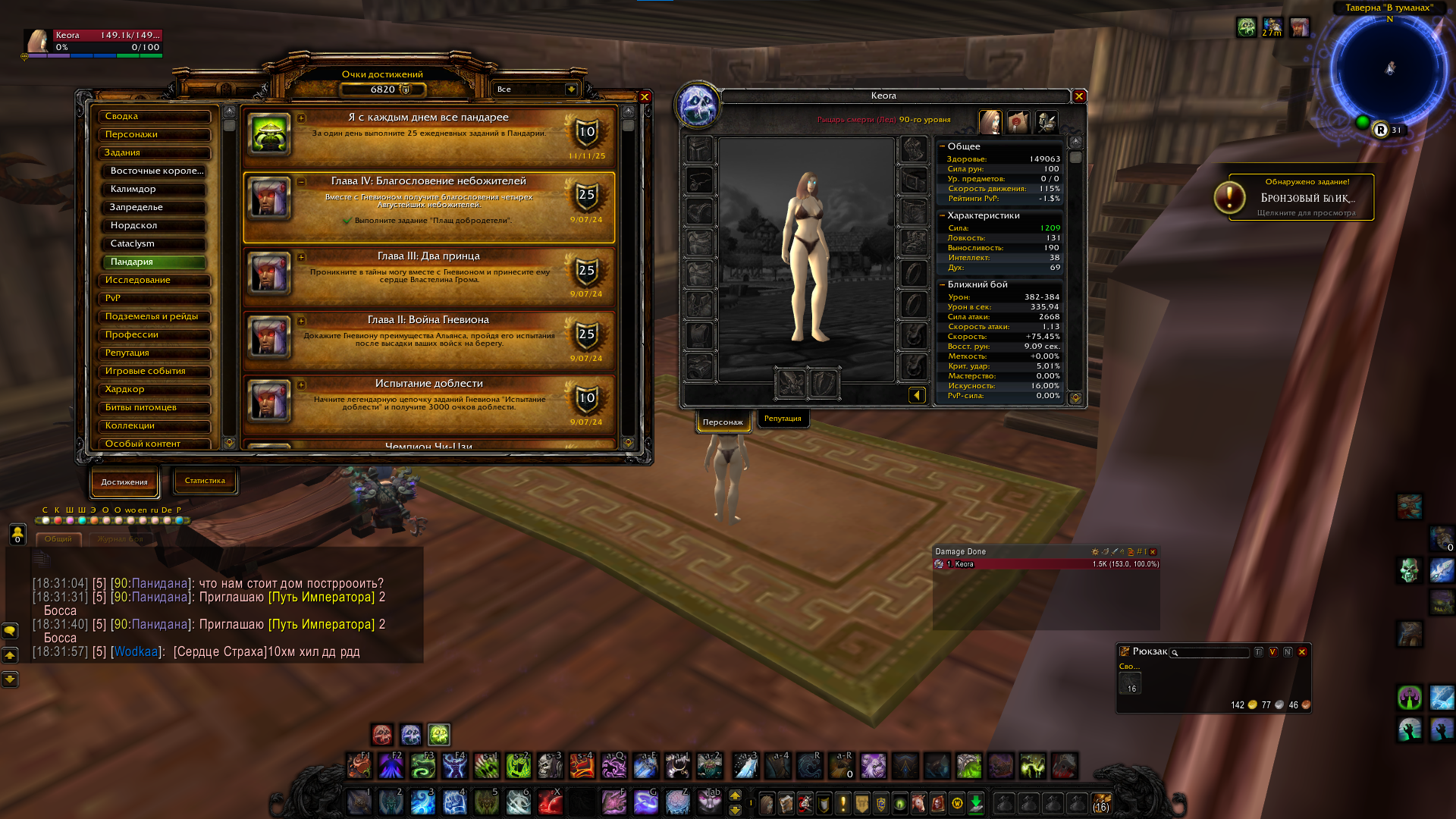This screenshot has height=819, width=1456.
Task: Switch to the Репутация character tab
Action: tap(783, 419)
